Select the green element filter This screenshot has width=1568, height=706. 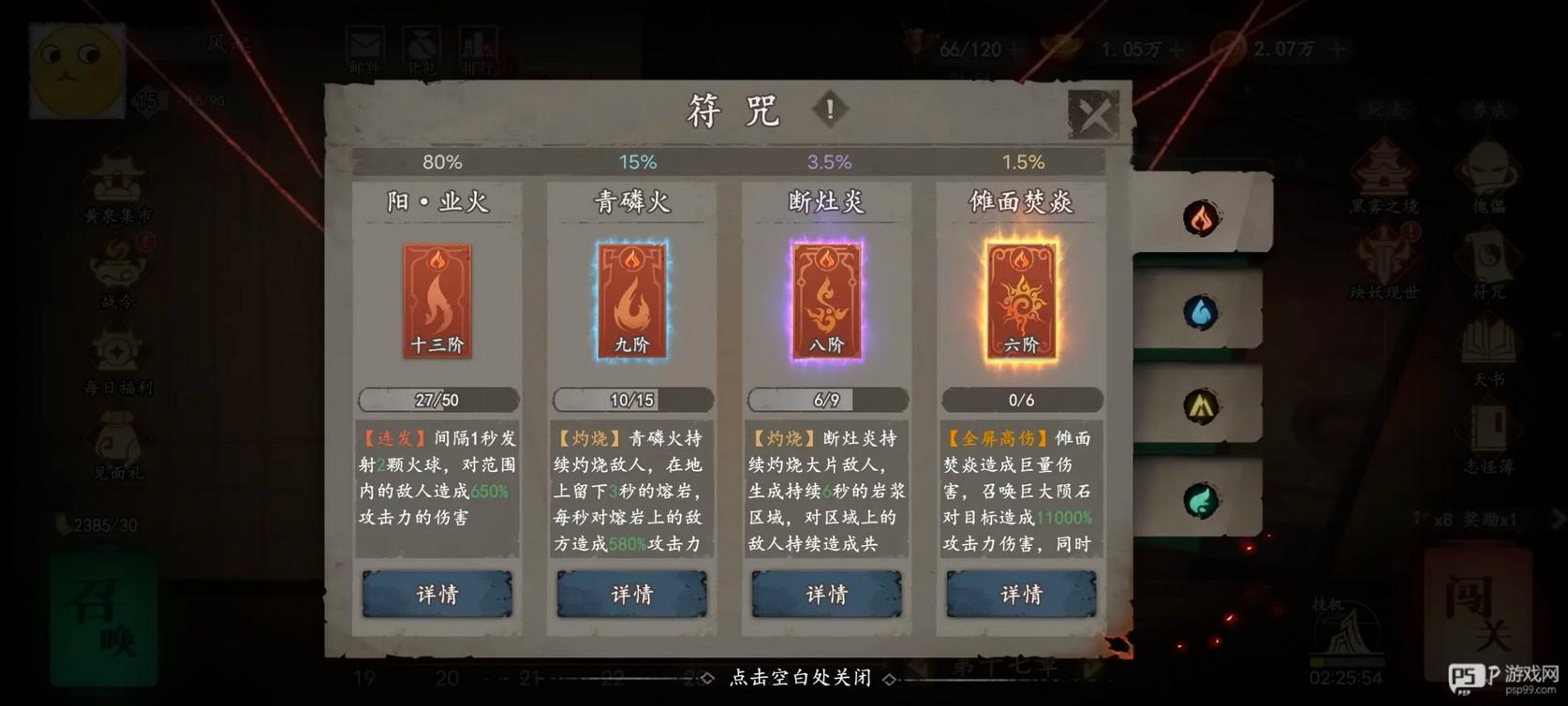pyautogui.click(x=1202, y=500)
